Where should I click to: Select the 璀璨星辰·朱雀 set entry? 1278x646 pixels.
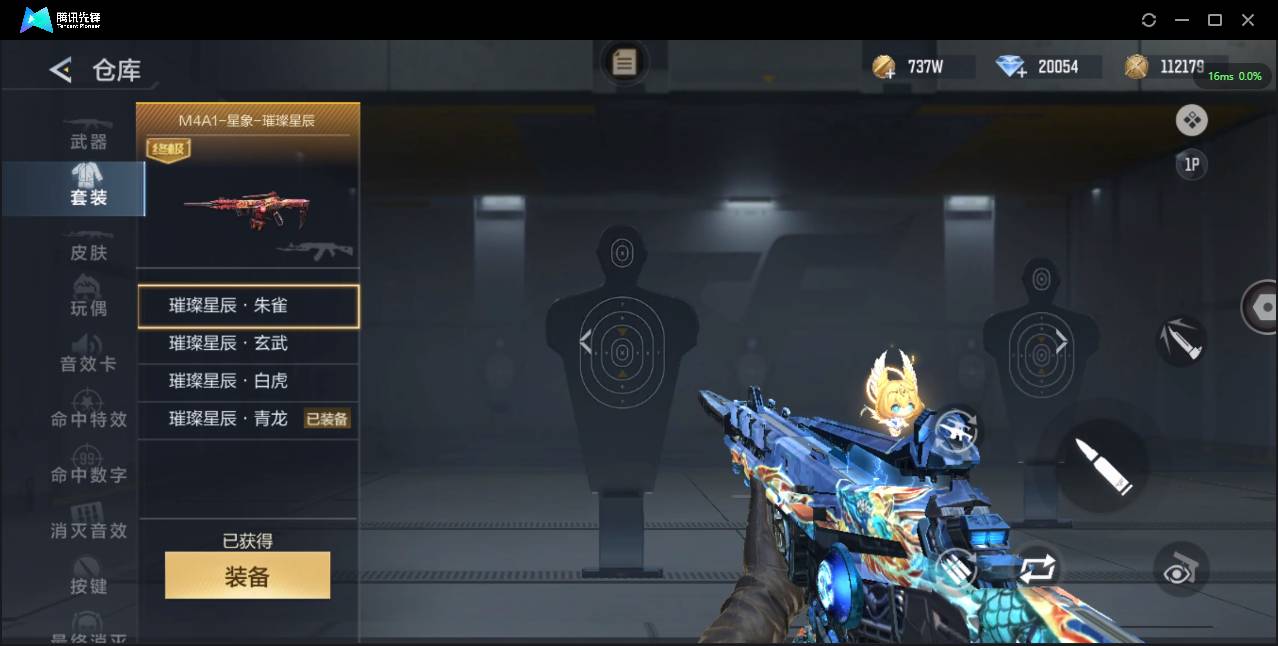247,306
